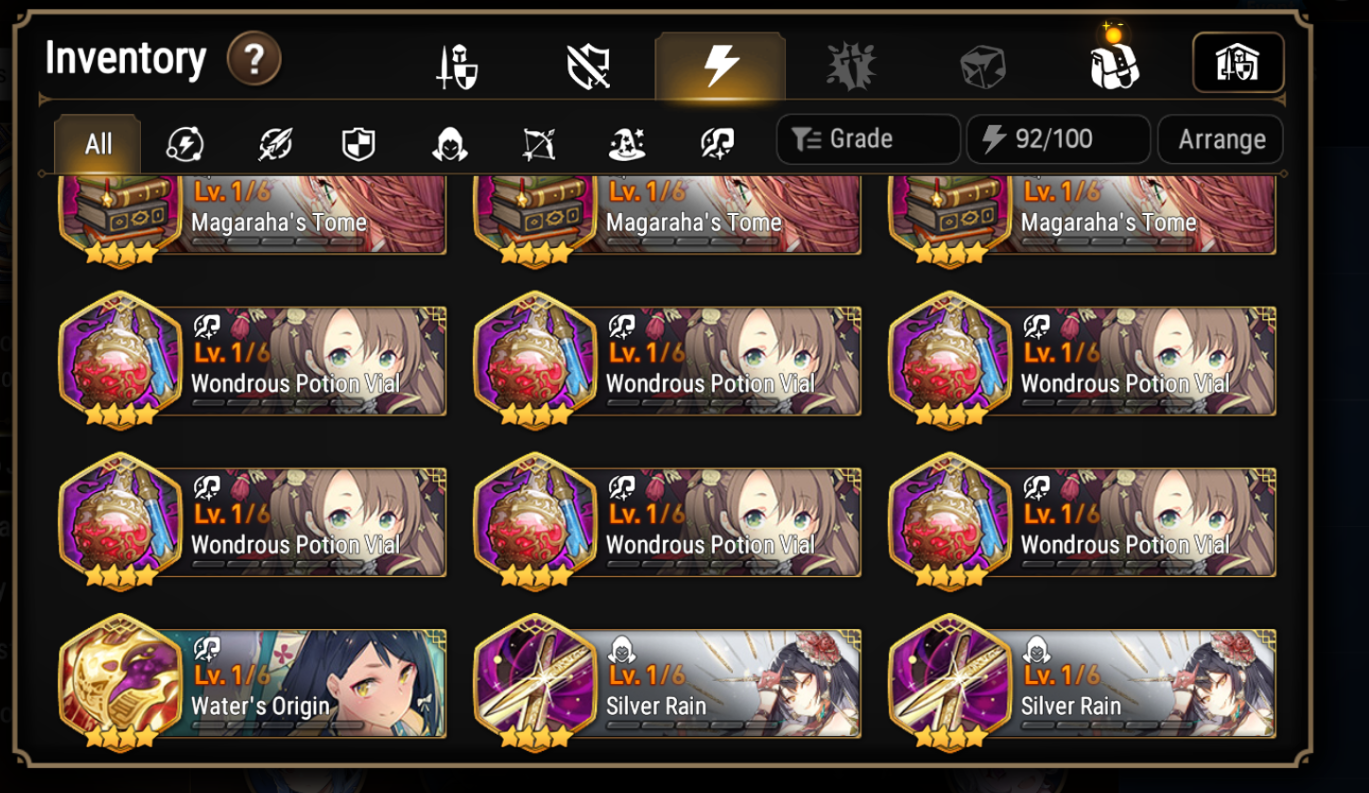Screen dimensions: 1369x793
Task: Select the All filter tab
Action: coord(96,143)
